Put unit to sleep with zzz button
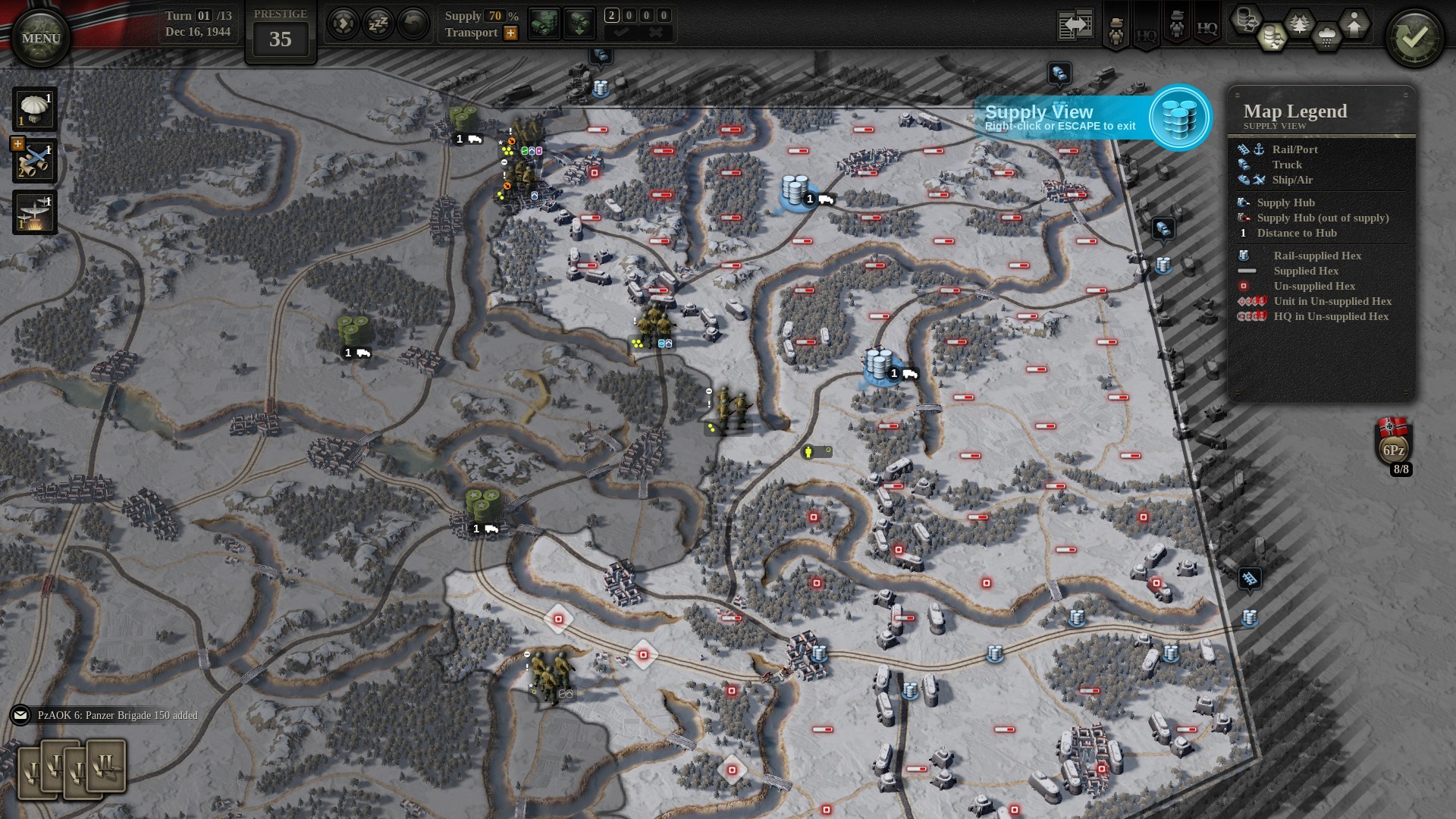 pyautogui.click(x=378, y=24)
